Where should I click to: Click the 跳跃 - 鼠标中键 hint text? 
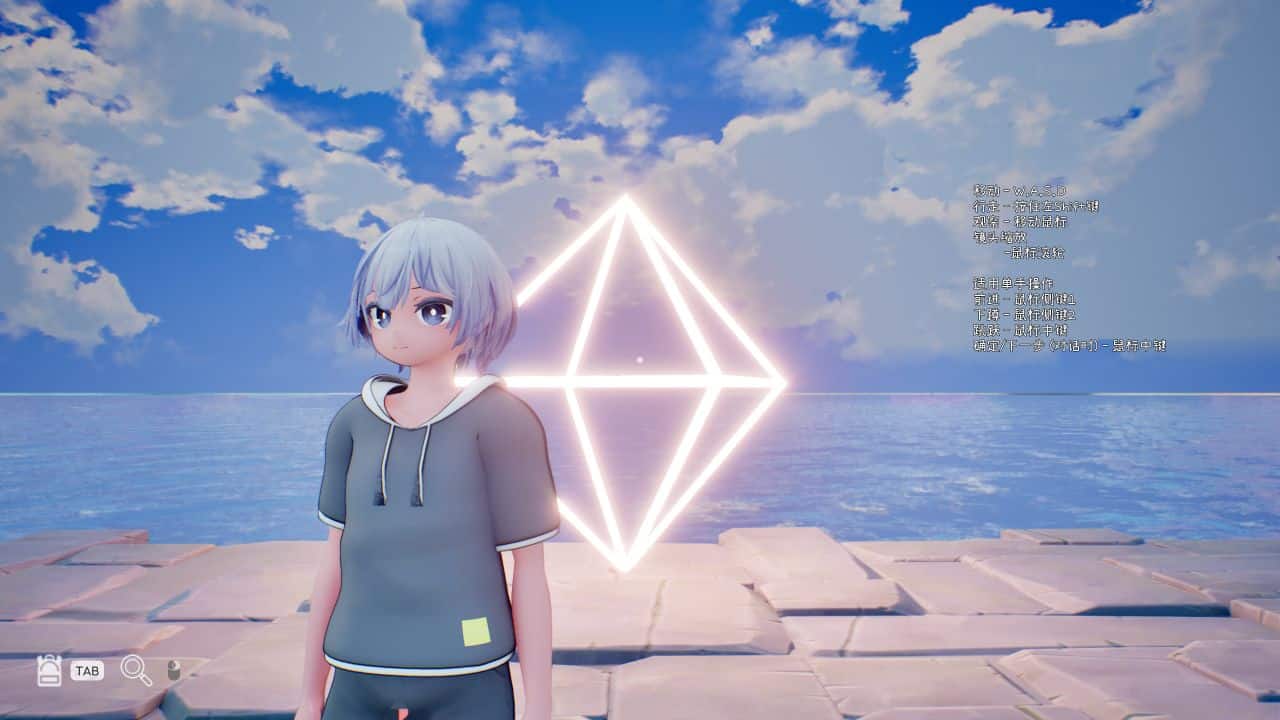(1020, 330)
